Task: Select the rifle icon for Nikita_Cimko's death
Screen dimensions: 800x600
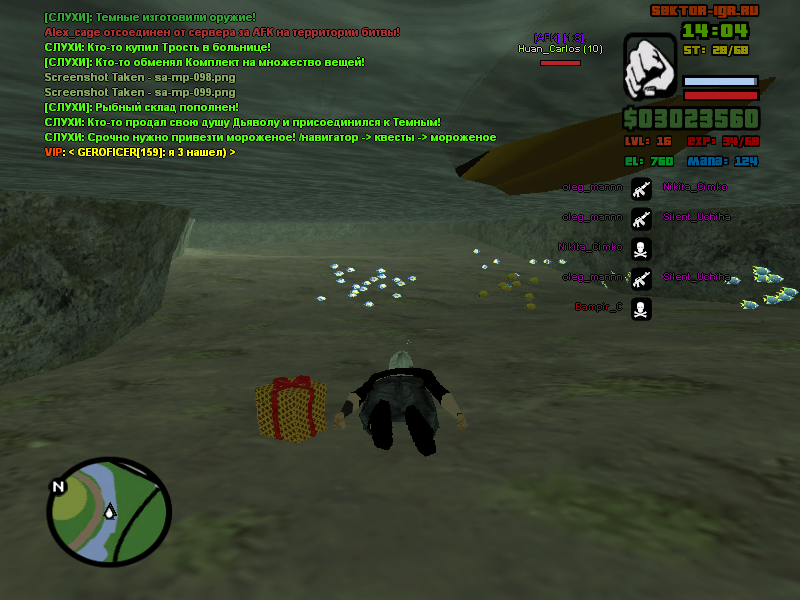Action: 641,187
